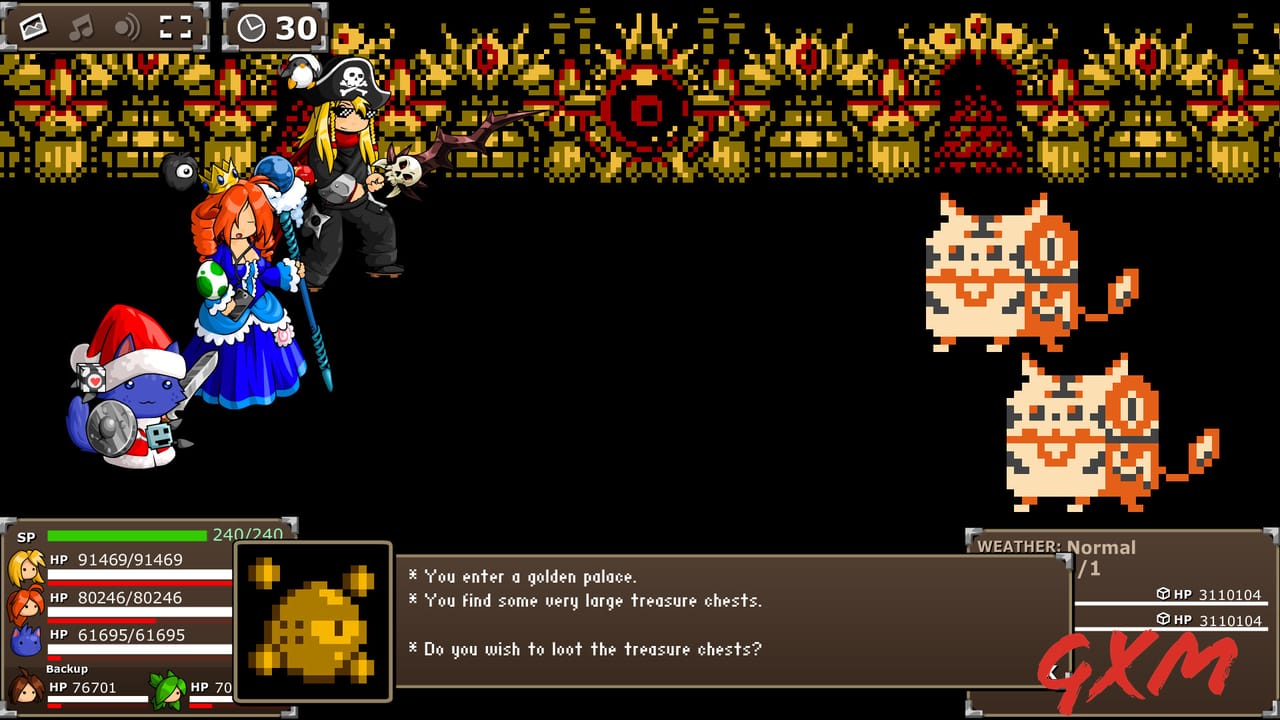Click the 30 second timer display
Screen dimensions: 1280x720
coord(289,27)
